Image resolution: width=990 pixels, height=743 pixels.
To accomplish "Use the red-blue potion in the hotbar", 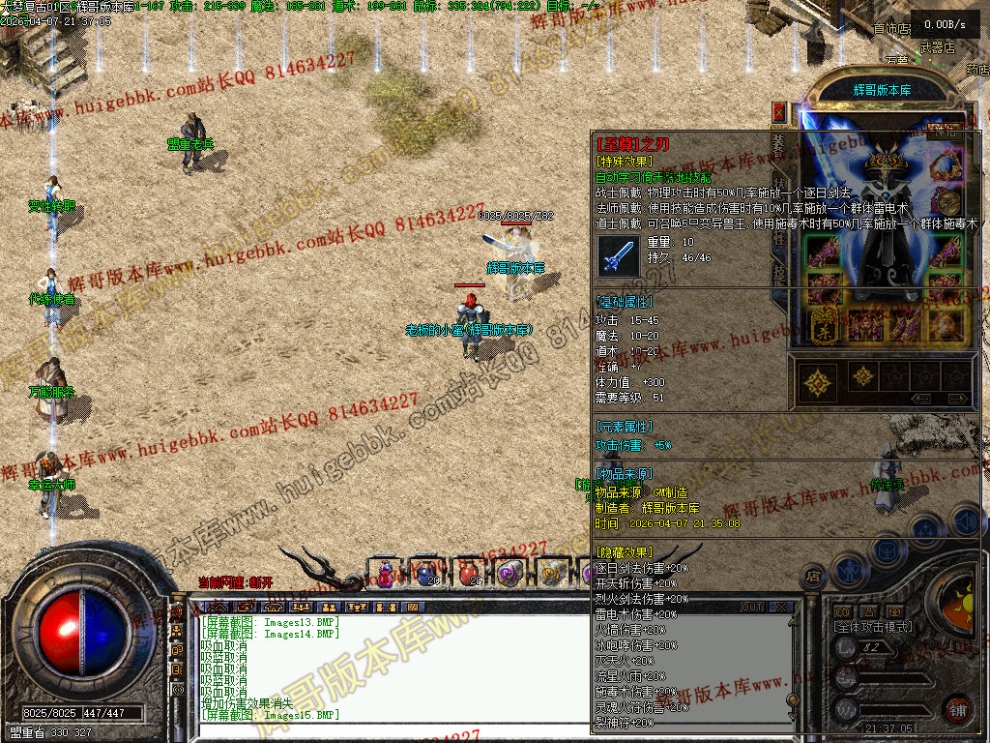I will click(385, 573).
